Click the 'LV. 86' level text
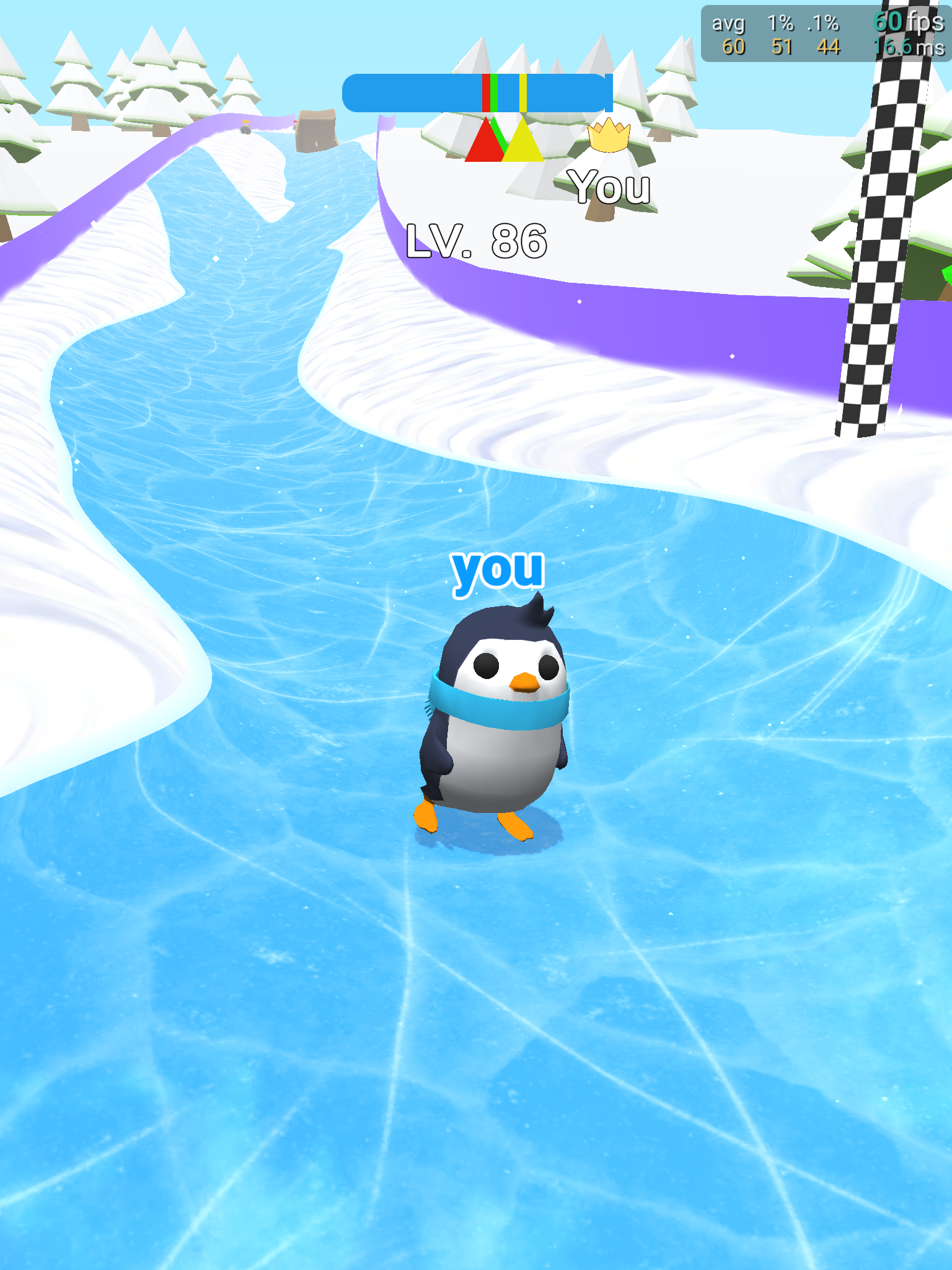This screenshot has height=1270, width=952. point(477,240)
